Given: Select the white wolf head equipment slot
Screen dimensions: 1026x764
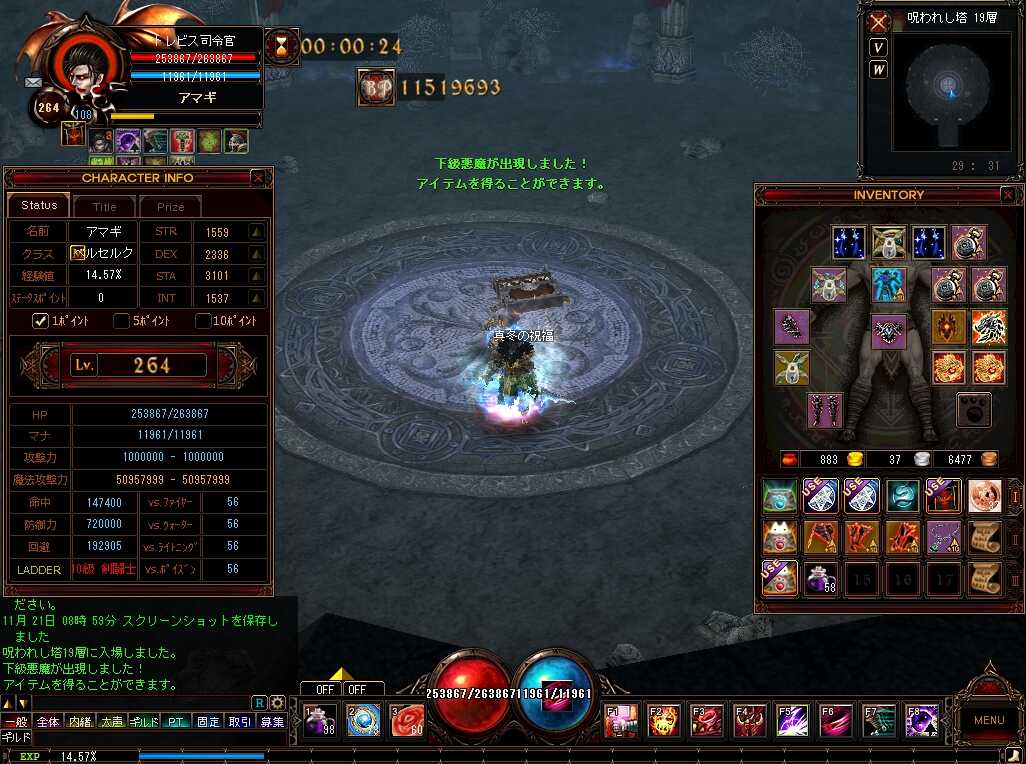Looking at the screenshot, I should point(989,327).
